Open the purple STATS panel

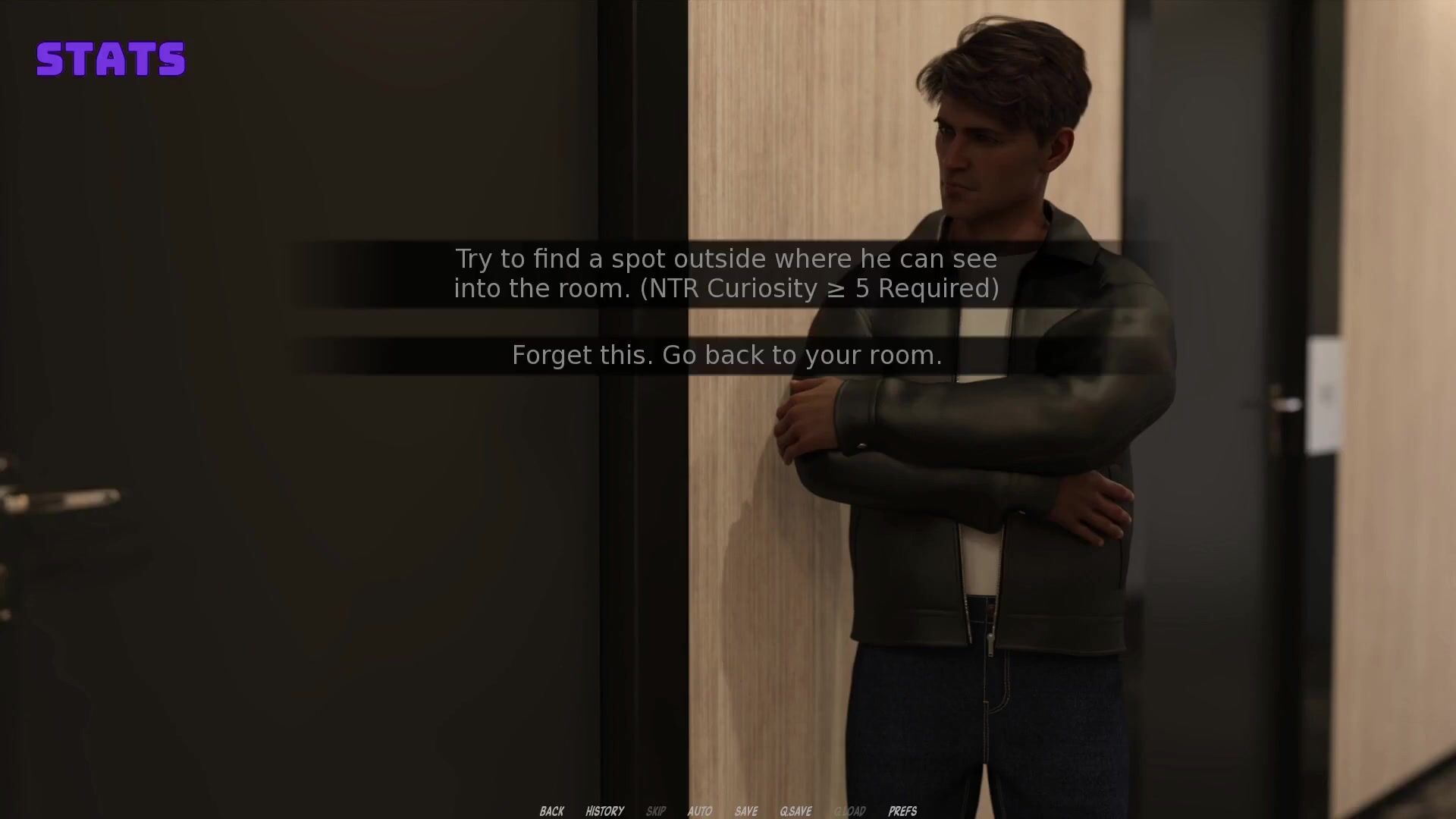click(x=111, y=59)
